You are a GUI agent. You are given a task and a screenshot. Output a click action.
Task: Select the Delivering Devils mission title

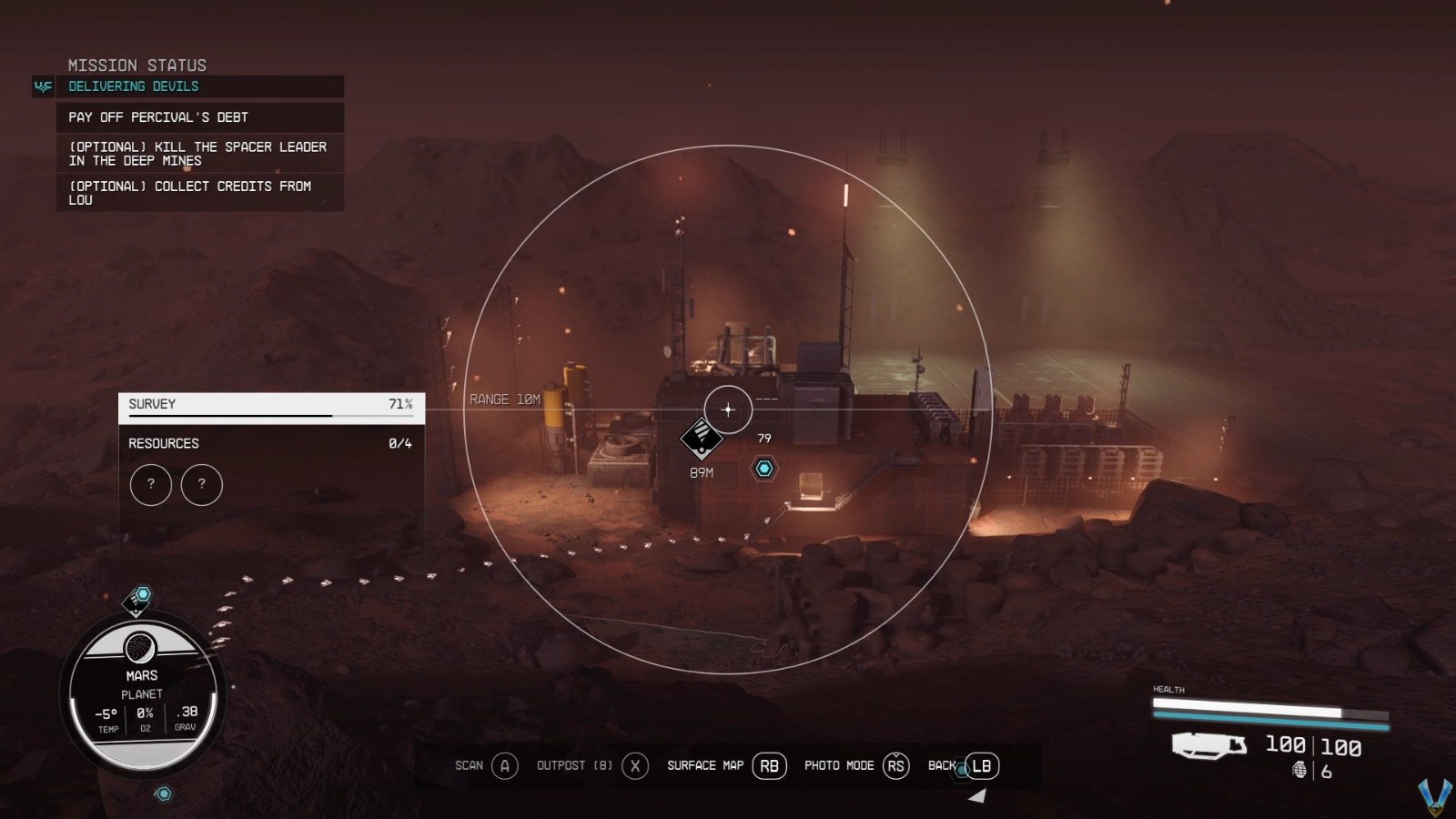pos(134,86)
